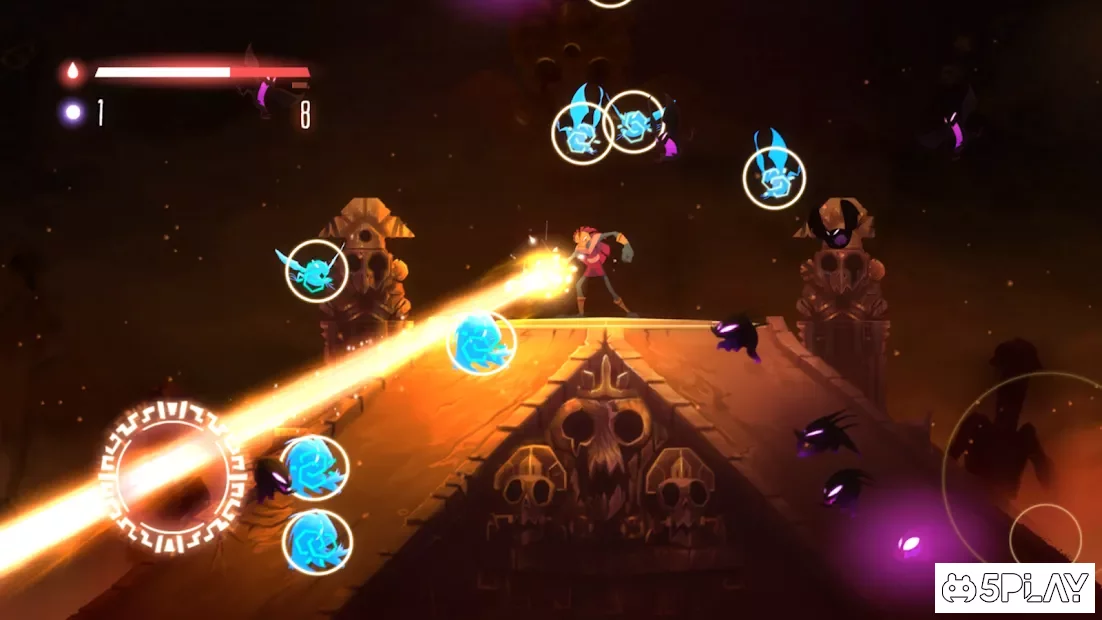Click the 5PLAY watermark logo

tap(1015, 588)
